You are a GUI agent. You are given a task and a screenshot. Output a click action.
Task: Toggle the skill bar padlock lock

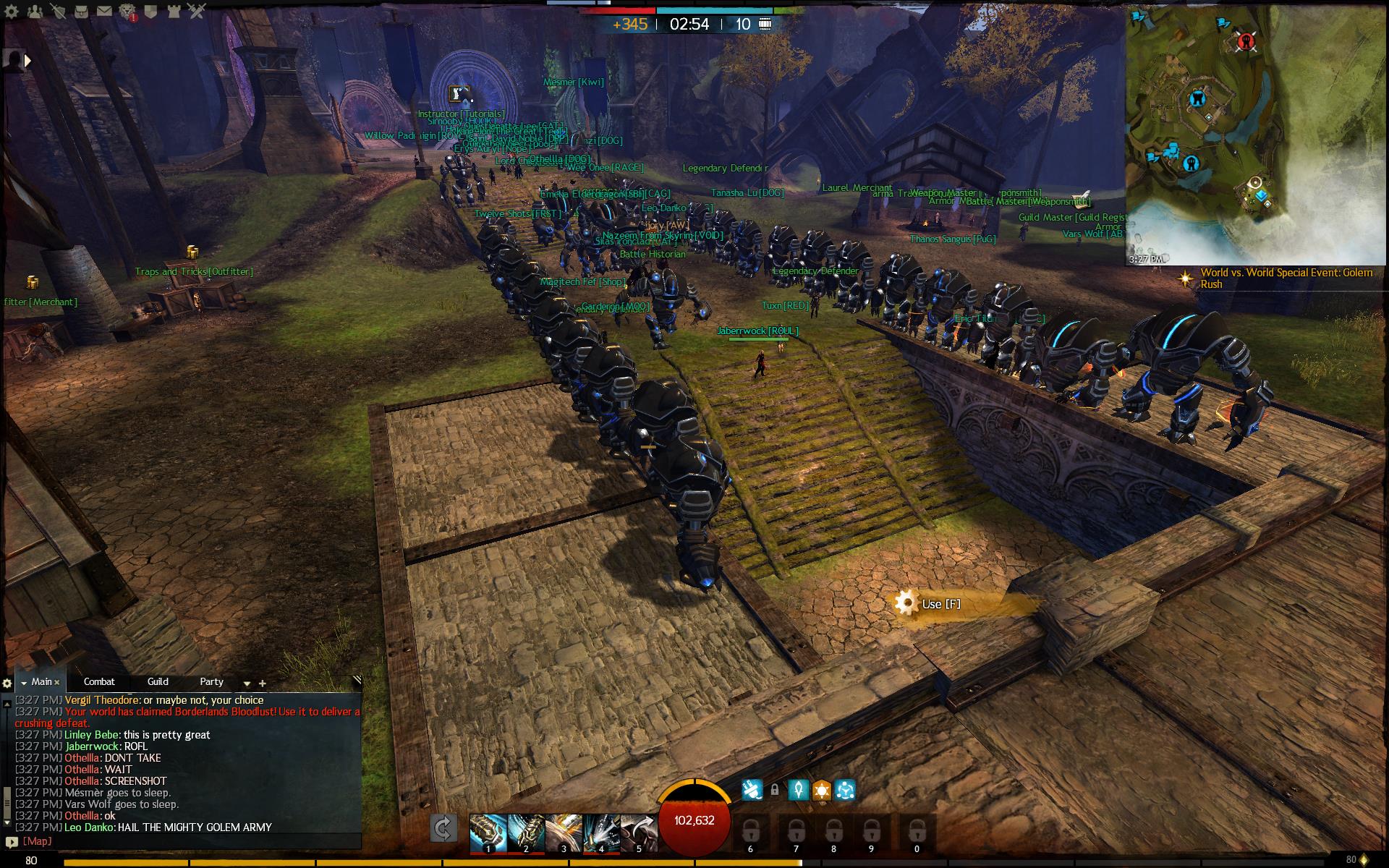click(776, 789)
